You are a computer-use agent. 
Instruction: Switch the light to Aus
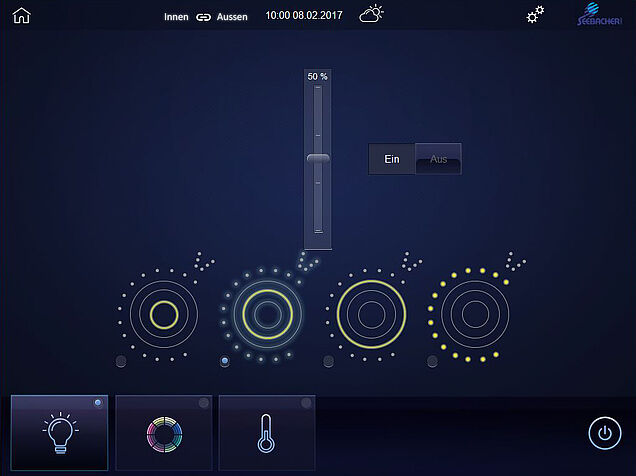[438, 159]
